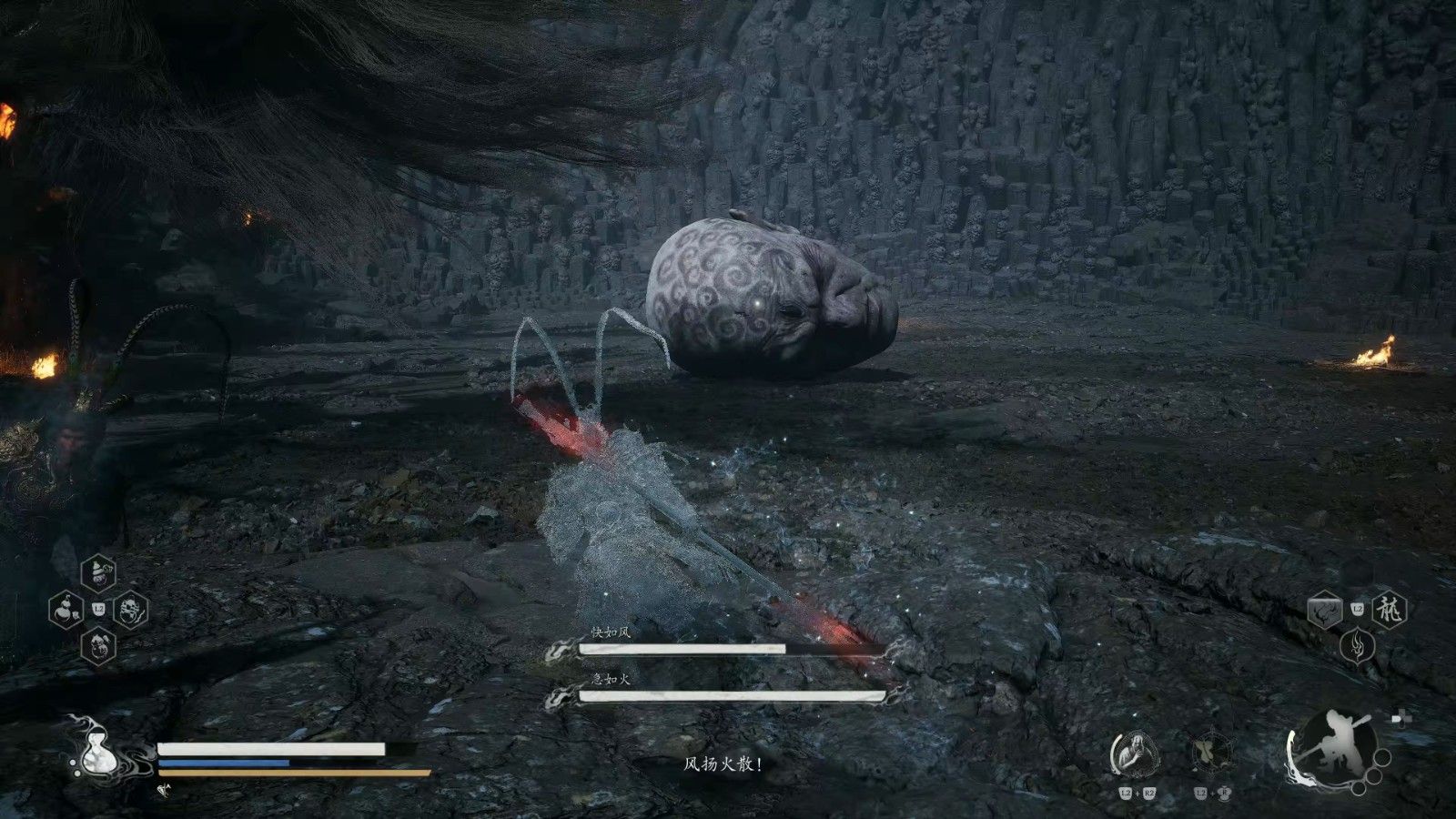Activate the flame-shaped spell icon
This screenshot has height=819, width=1456.
click(1358, 645)
